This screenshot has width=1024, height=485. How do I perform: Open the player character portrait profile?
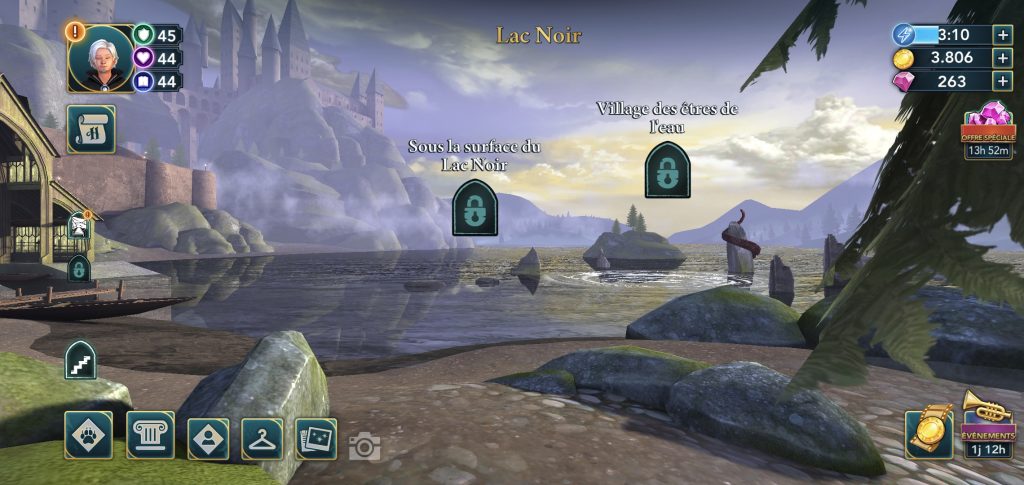pyautogui.click(x=101, y=57)
